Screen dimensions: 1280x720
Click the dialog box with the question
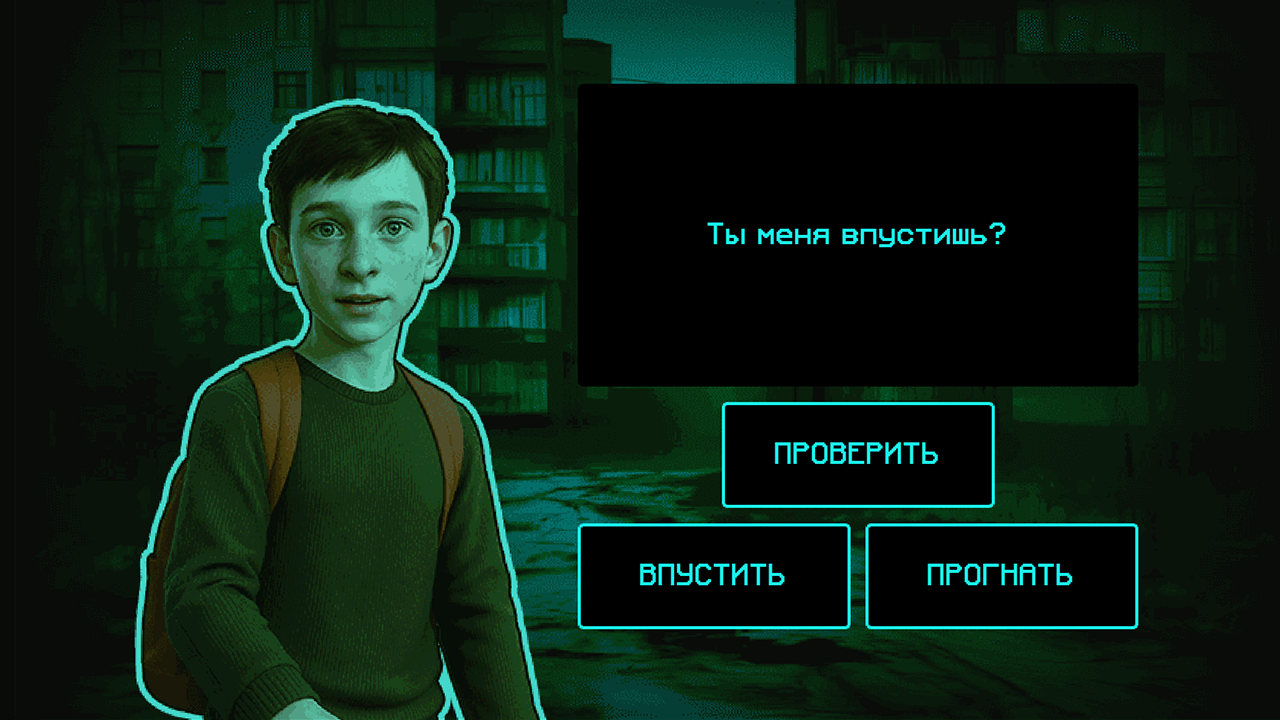coord(857,235)
